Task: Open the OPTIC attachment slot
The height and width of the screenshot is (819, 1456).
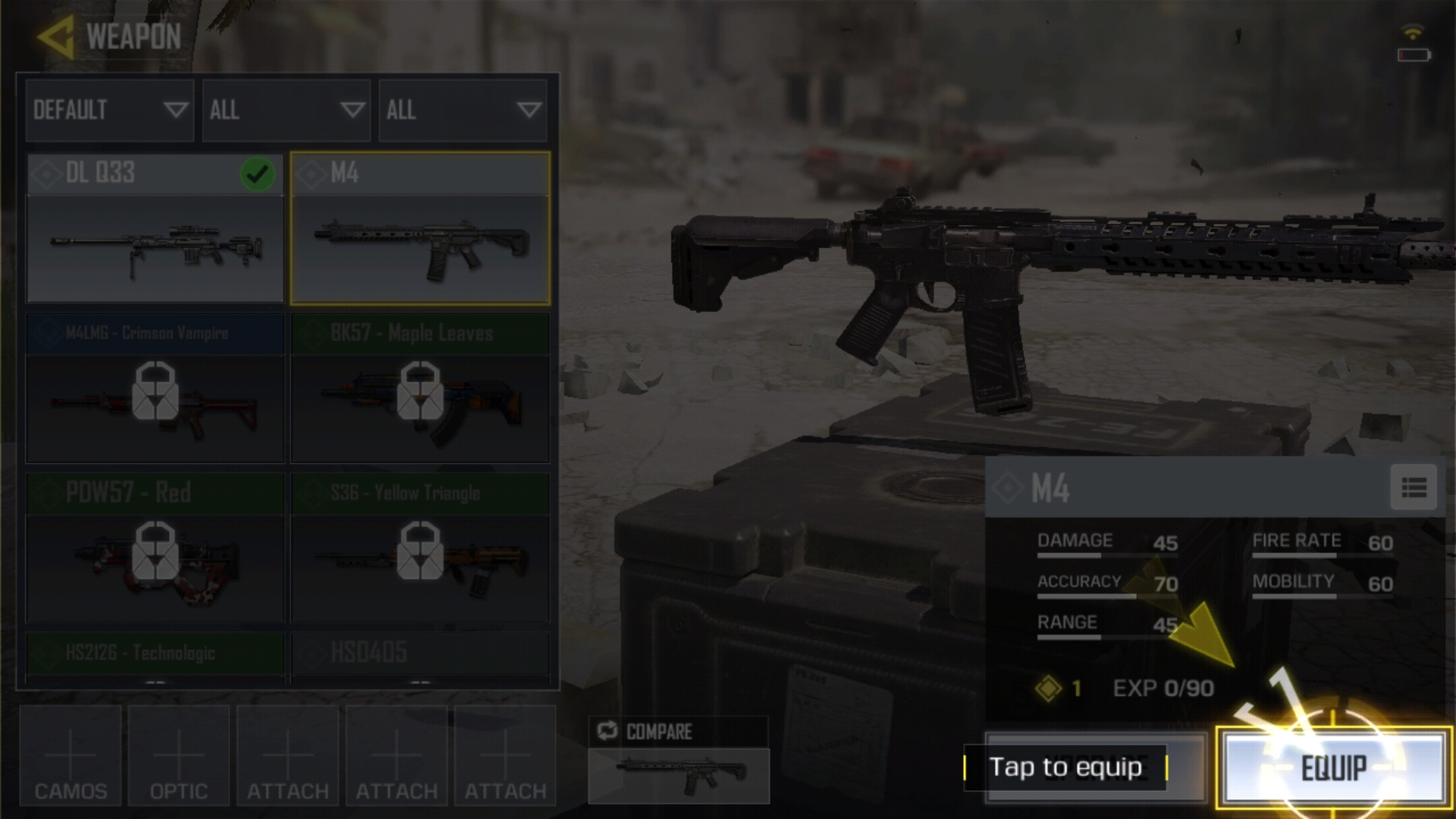Action: point(179,756)
